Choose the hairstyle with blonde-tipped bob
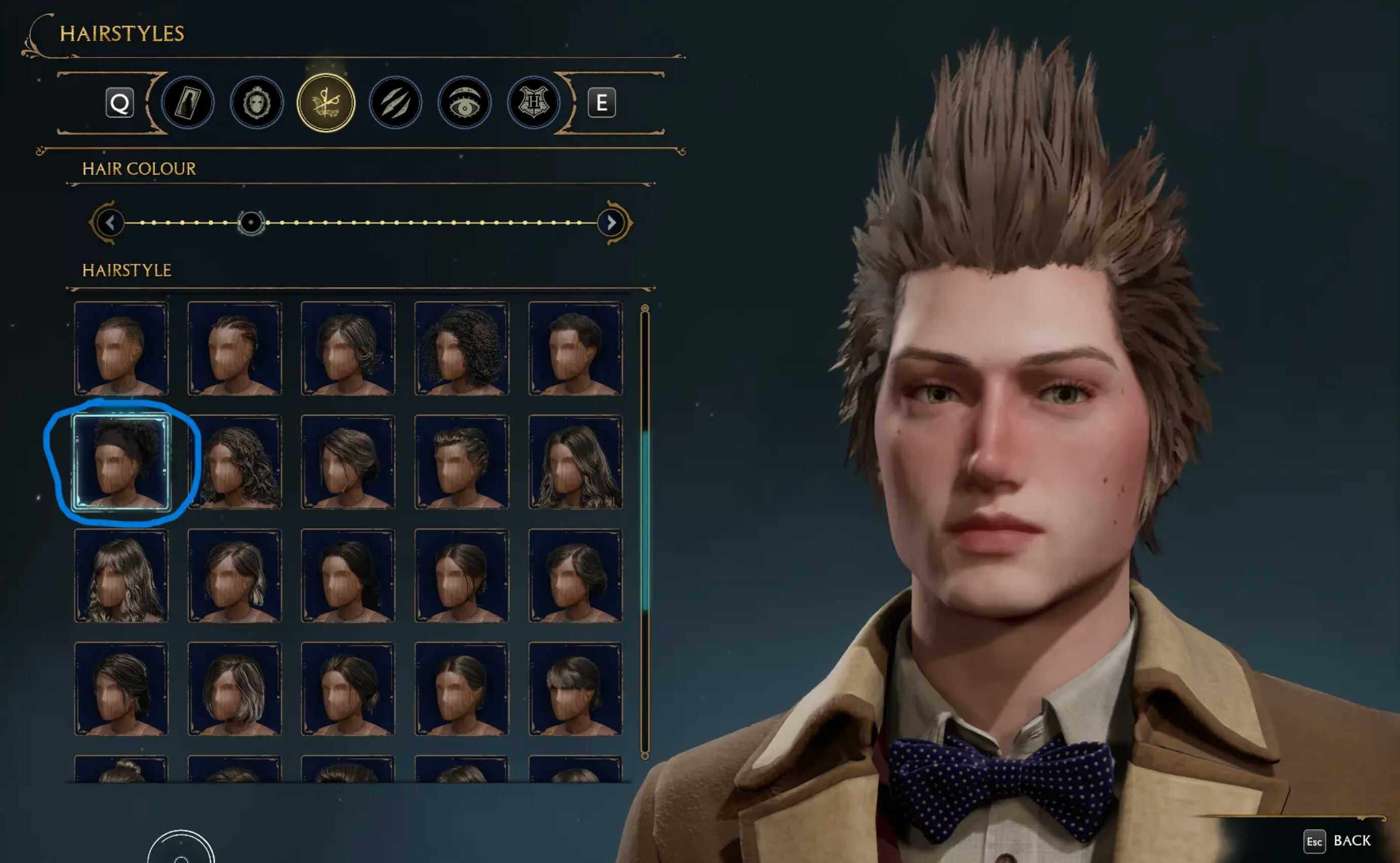Screen dimensions: 1400x863 pos(235,689)
